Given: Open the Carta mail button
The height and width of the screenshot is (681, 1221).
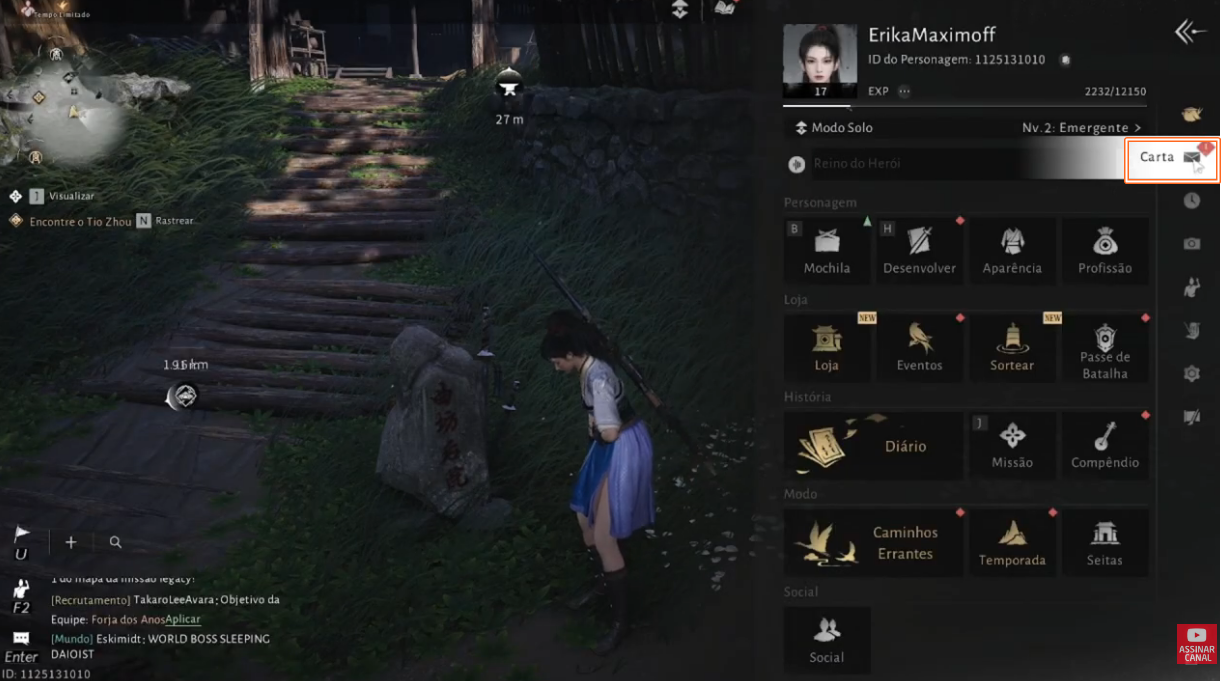Looking at the screenshot, I should coord(1171,158).
